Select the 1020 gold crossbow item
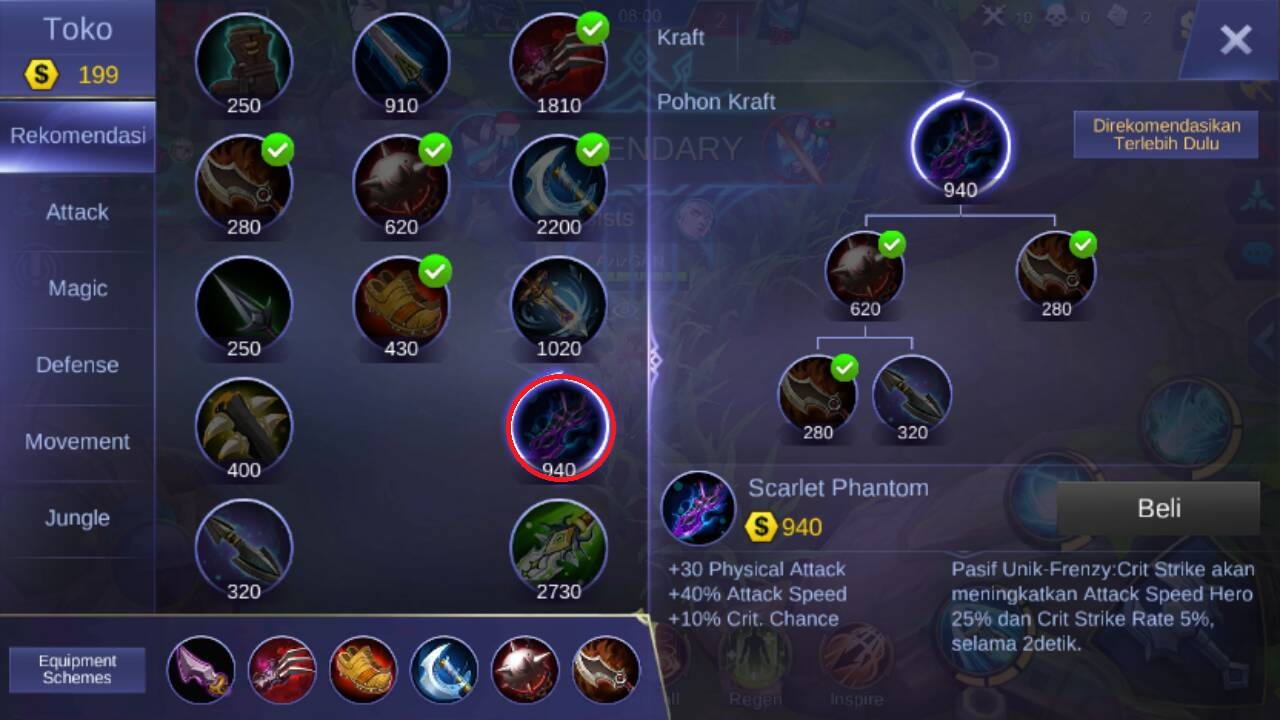This screenshot has width=1280, height=720. tap(558, 303)
